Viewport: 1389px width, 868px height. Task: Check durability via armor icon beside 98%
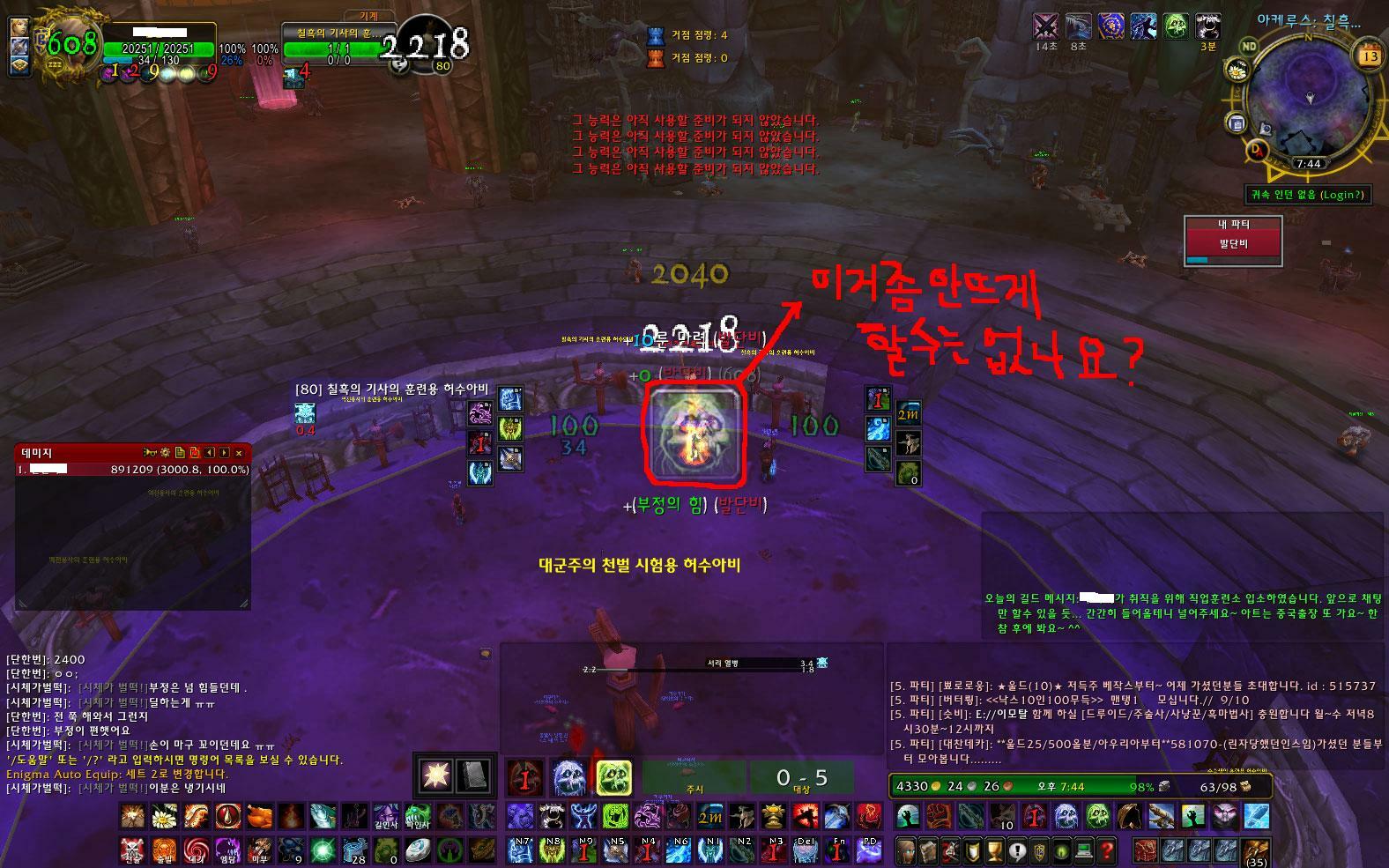[x=1162, y=787]
